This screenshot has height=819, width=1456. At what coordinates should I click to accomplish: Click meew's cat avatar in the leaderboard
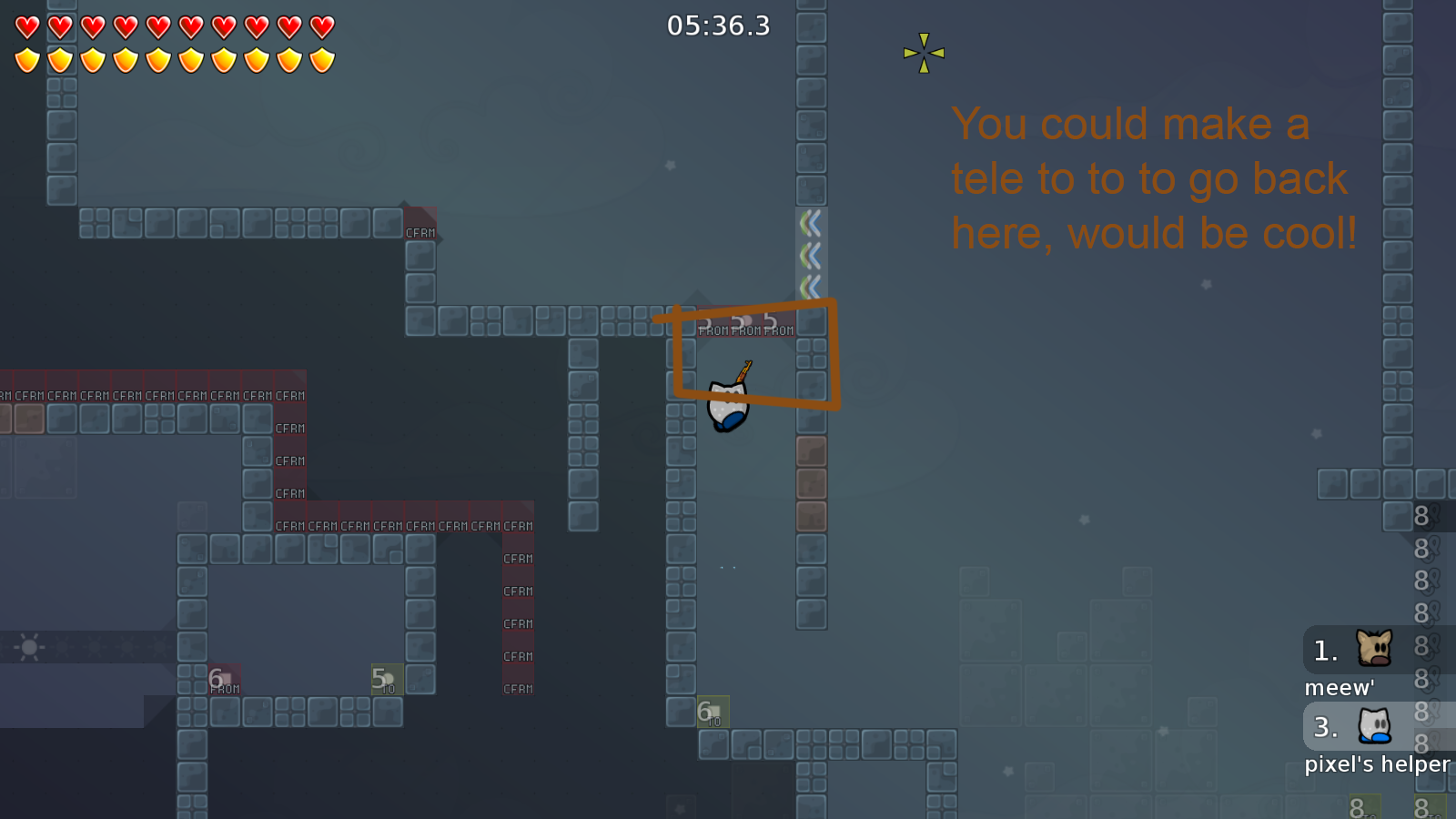pyautogui.click(x=1376, y=648)
